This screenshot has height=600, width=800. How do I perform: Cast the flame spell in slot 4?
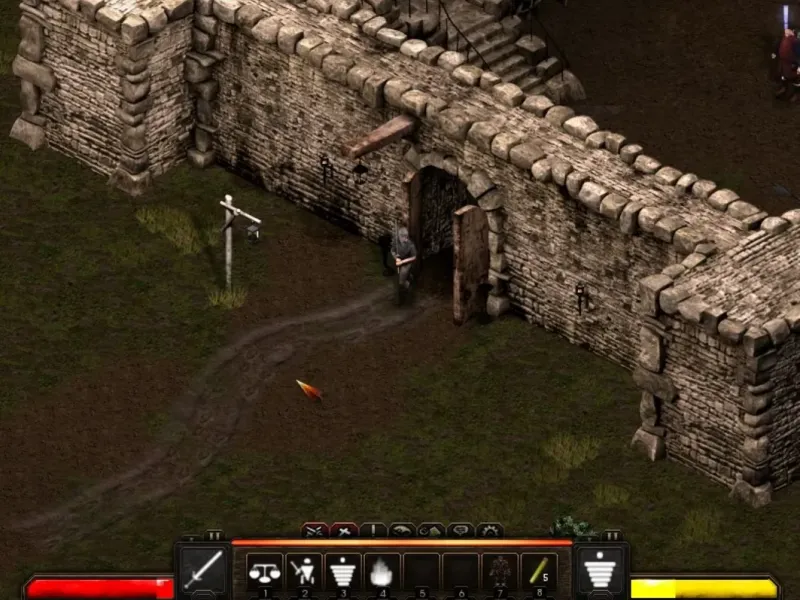click(381, 571)
